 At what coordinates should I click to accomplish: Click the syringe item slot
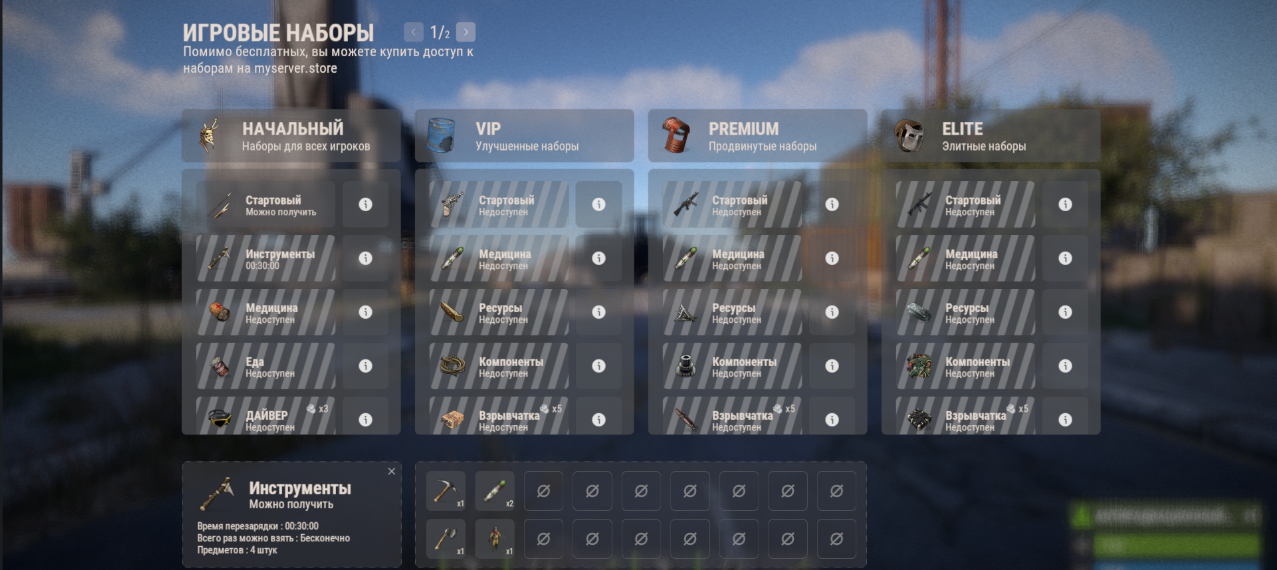tap(494, 491)
